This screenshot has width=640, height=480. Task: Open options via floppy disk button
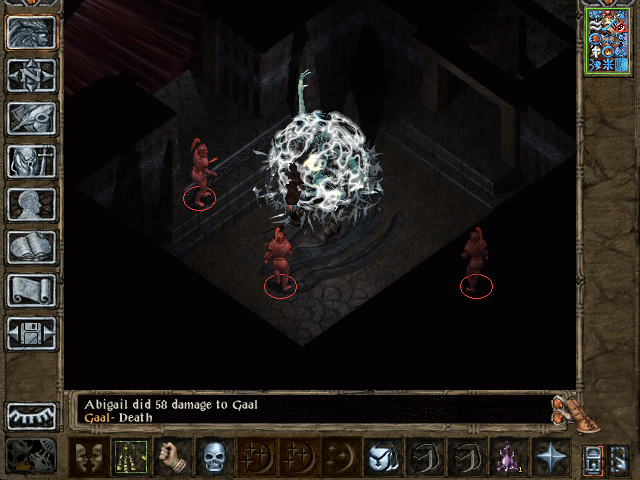coord(32,333)
